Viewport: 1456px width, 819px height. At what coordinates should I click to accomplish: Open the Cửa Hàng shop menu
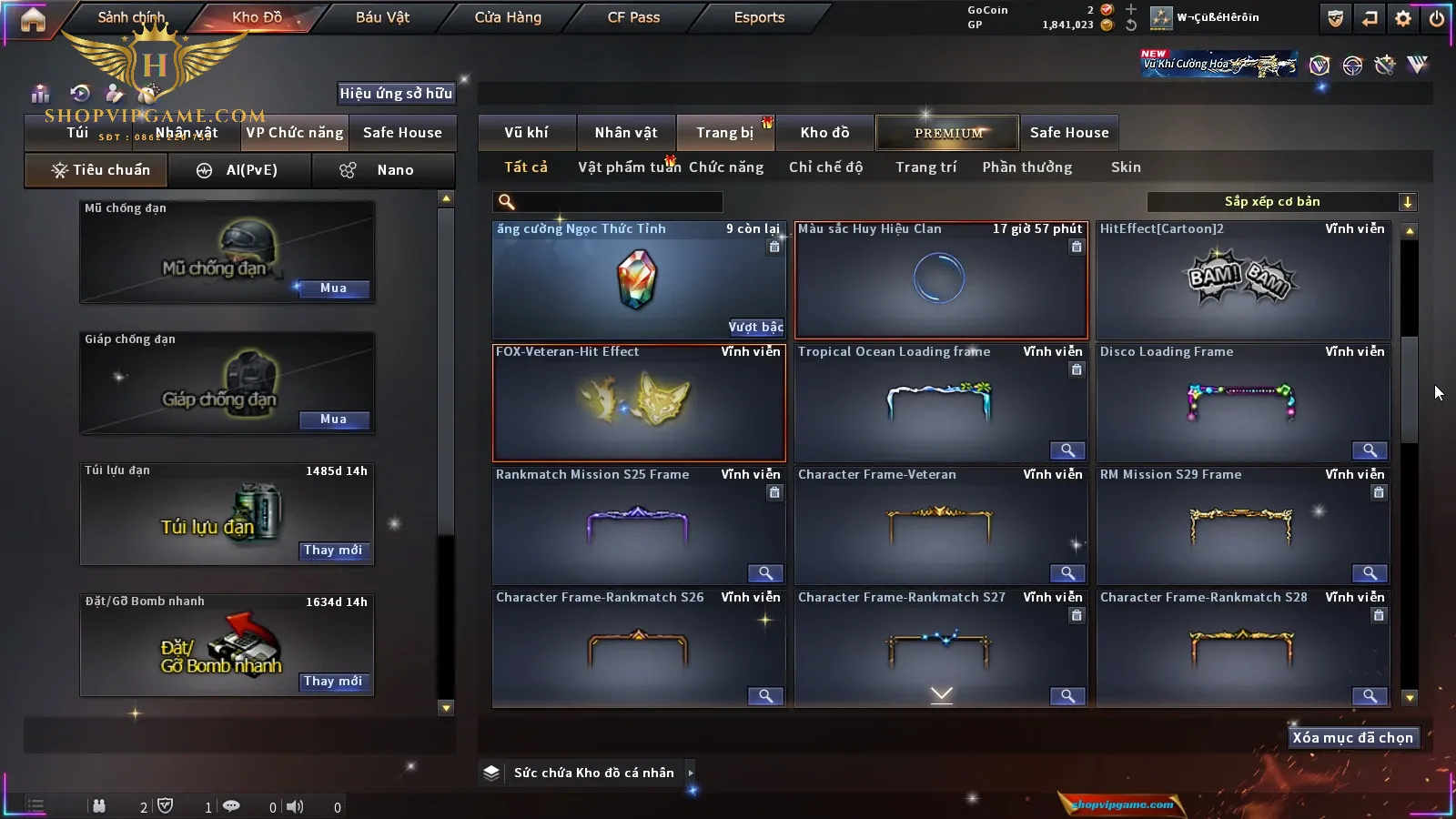click(508, 17)
